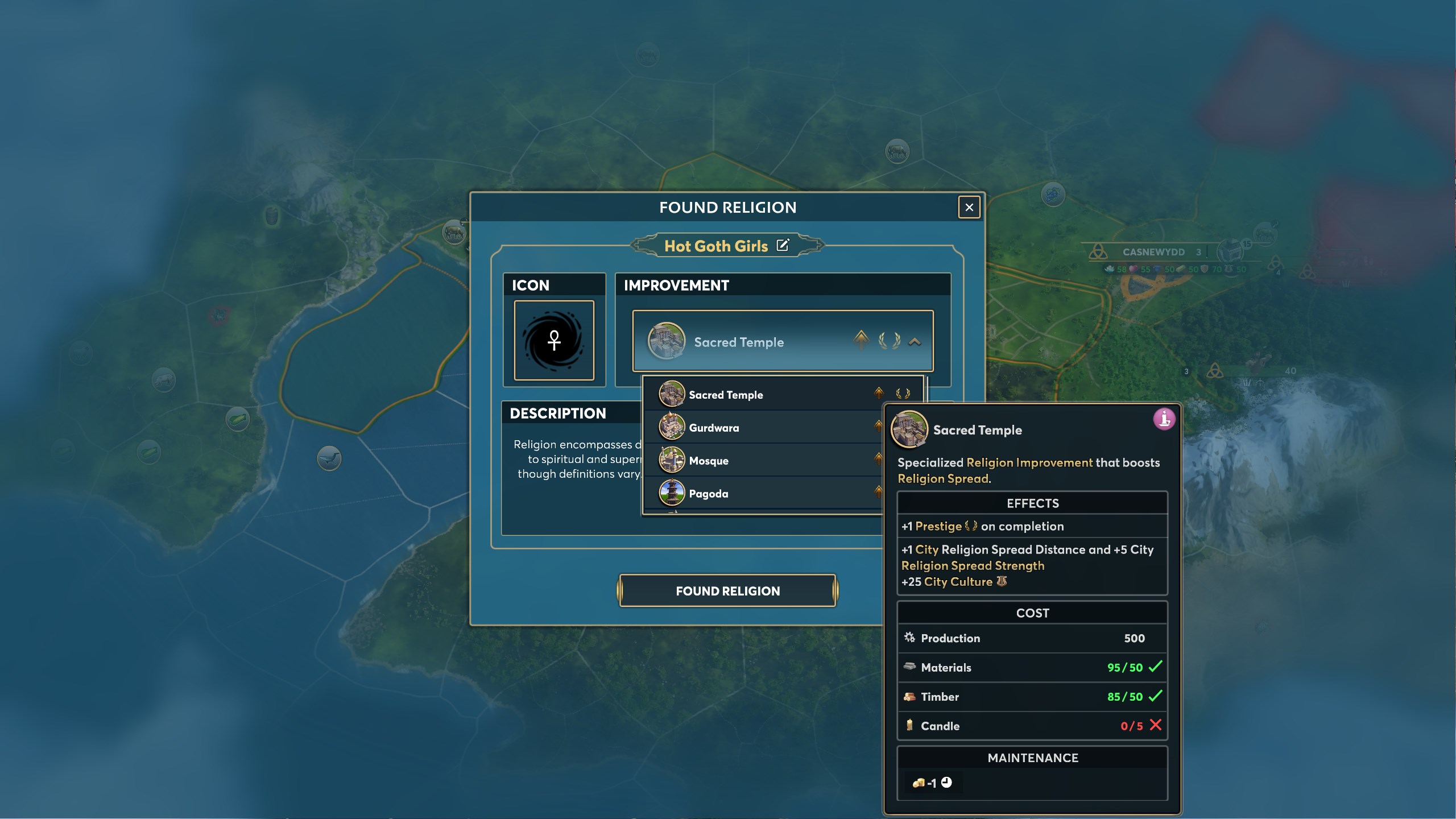Change the religion icon with the ankh
The width and height of the screenshot is (1456, 819).
coord(554,340)
